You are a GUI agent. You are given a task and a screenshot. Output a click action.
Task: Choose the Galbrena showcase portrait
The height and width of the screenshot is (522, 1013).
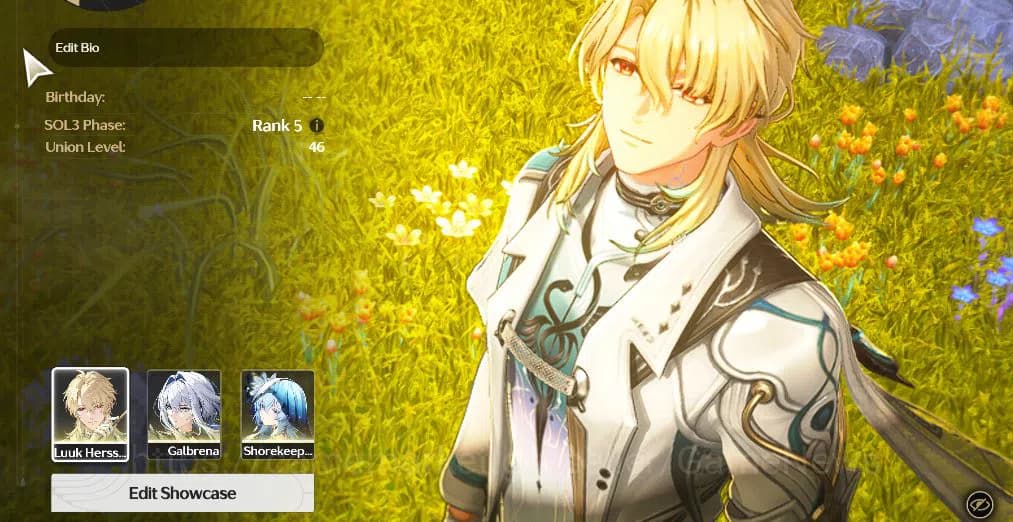pos(184,414)
